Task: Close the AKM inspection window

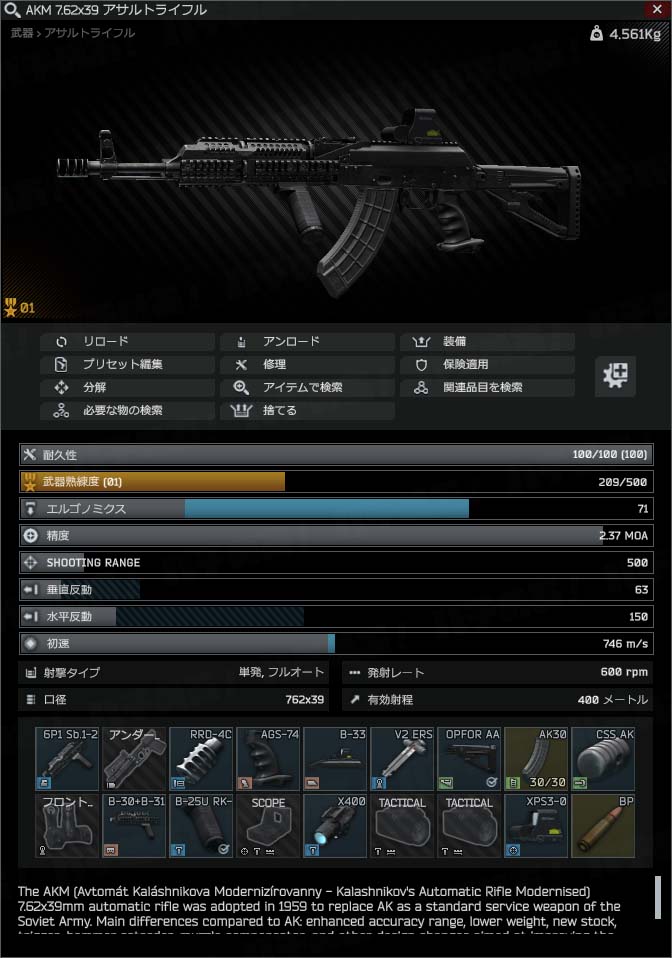Action: click(655, 9)
